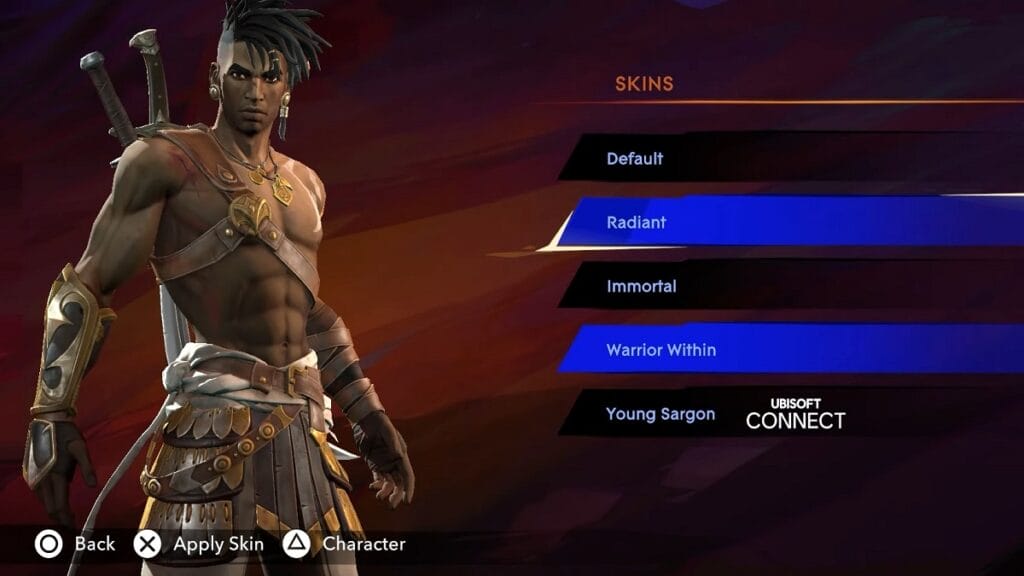Pick the Immortal skin entry
1024x576 pixels.
pyautogui.click(x=641, y=286)
